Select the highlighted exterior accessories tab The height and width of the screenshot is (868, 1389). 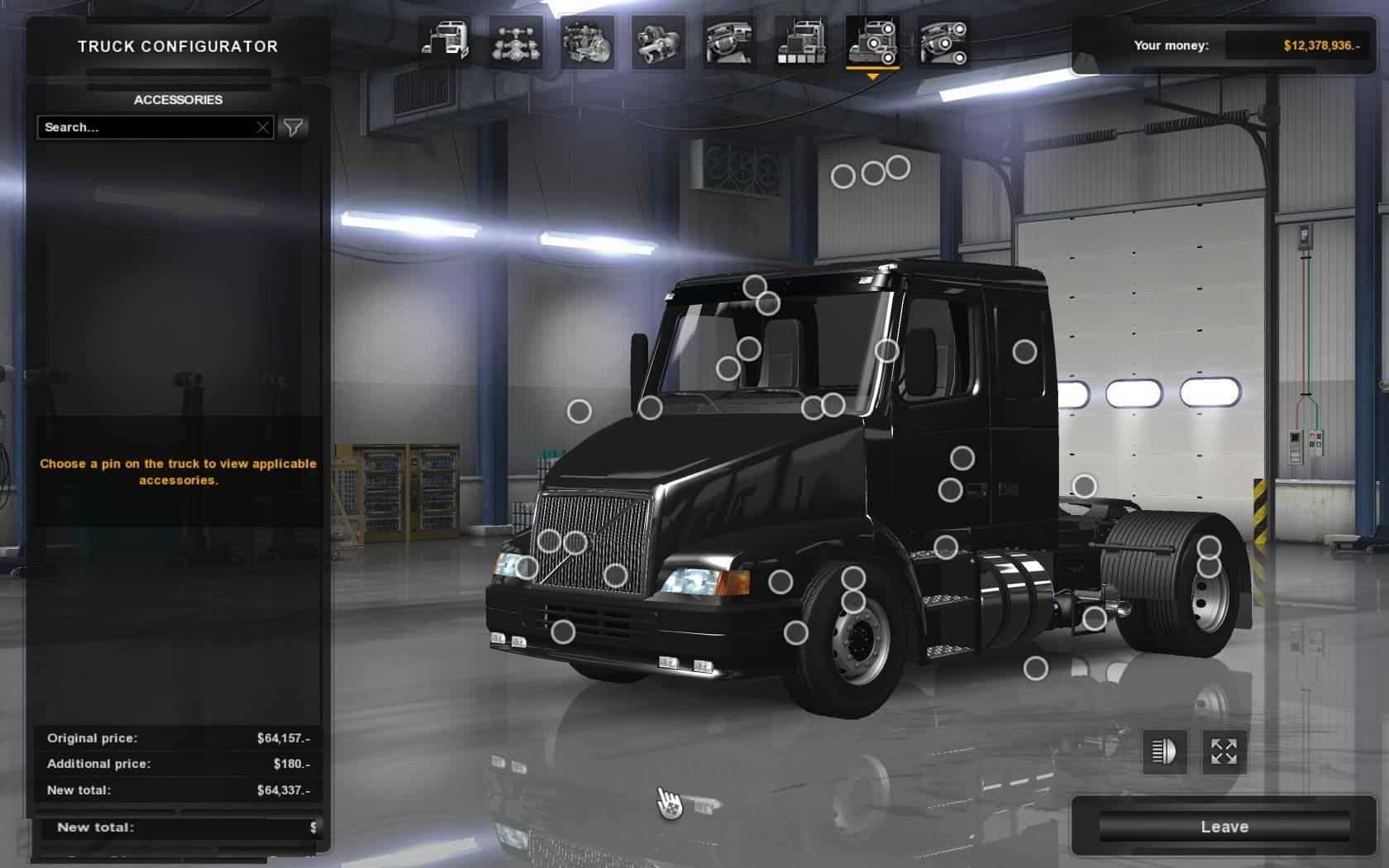click(x=872, y=41)
